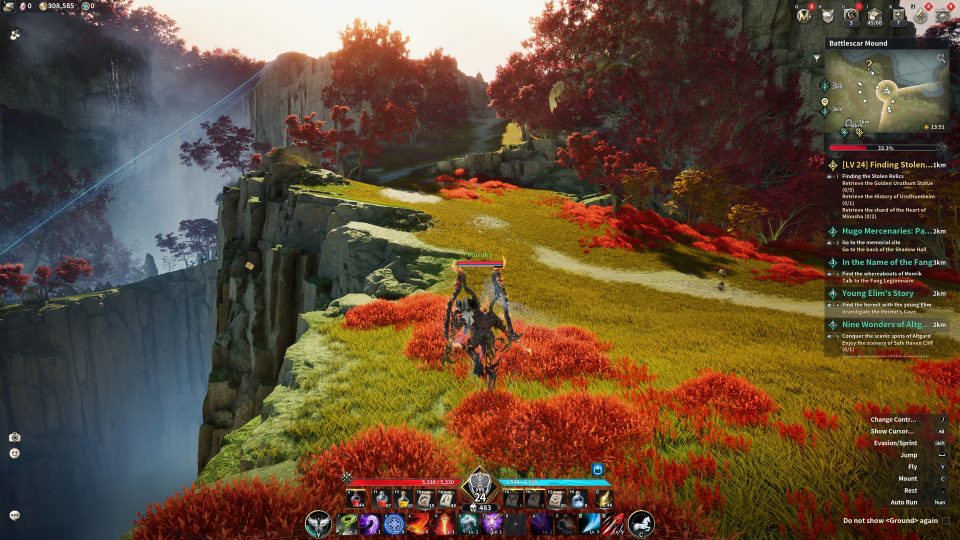Open the gold M shop icon
Viewport: 960px width, 540px height.
coord(806,15)
